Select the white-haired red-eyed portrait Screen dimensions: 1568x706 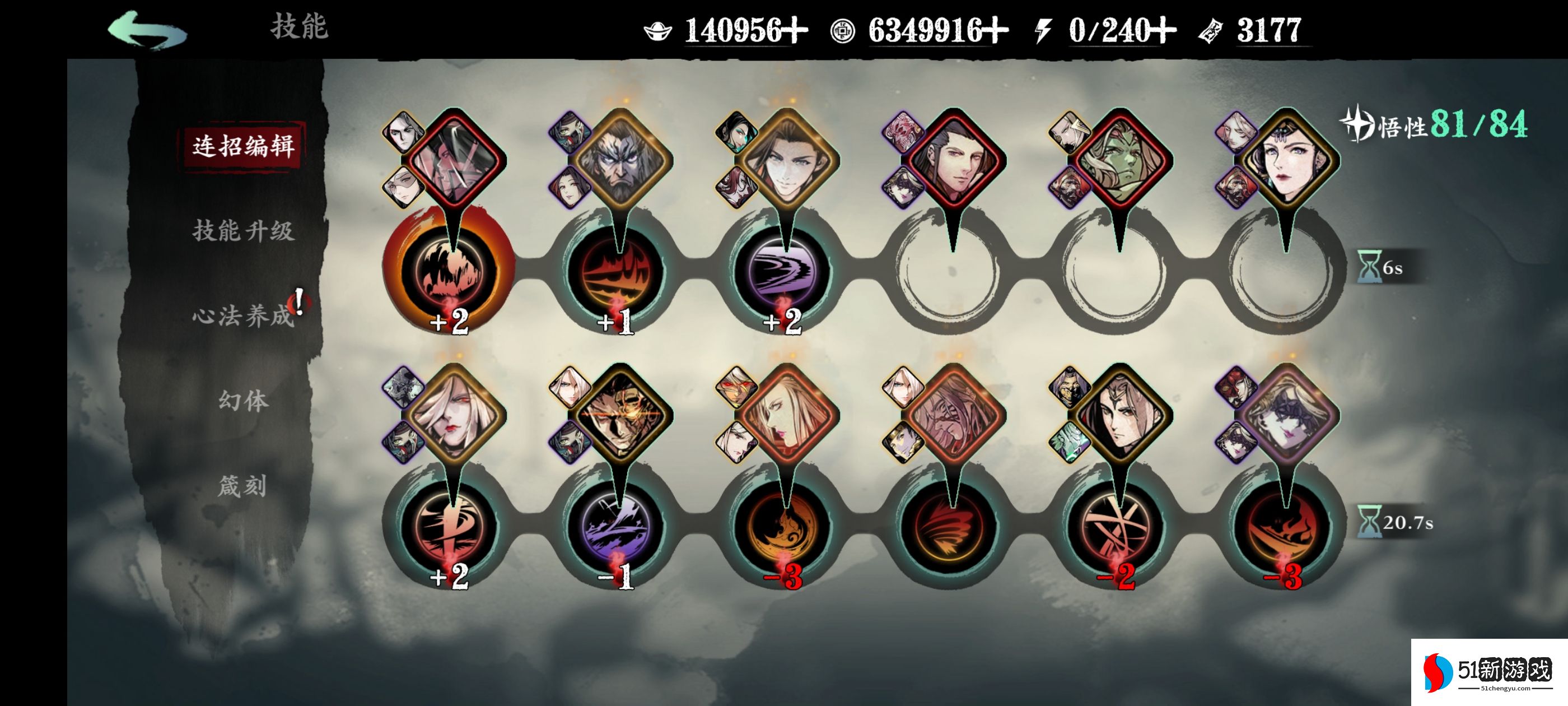tap(454, 414)
